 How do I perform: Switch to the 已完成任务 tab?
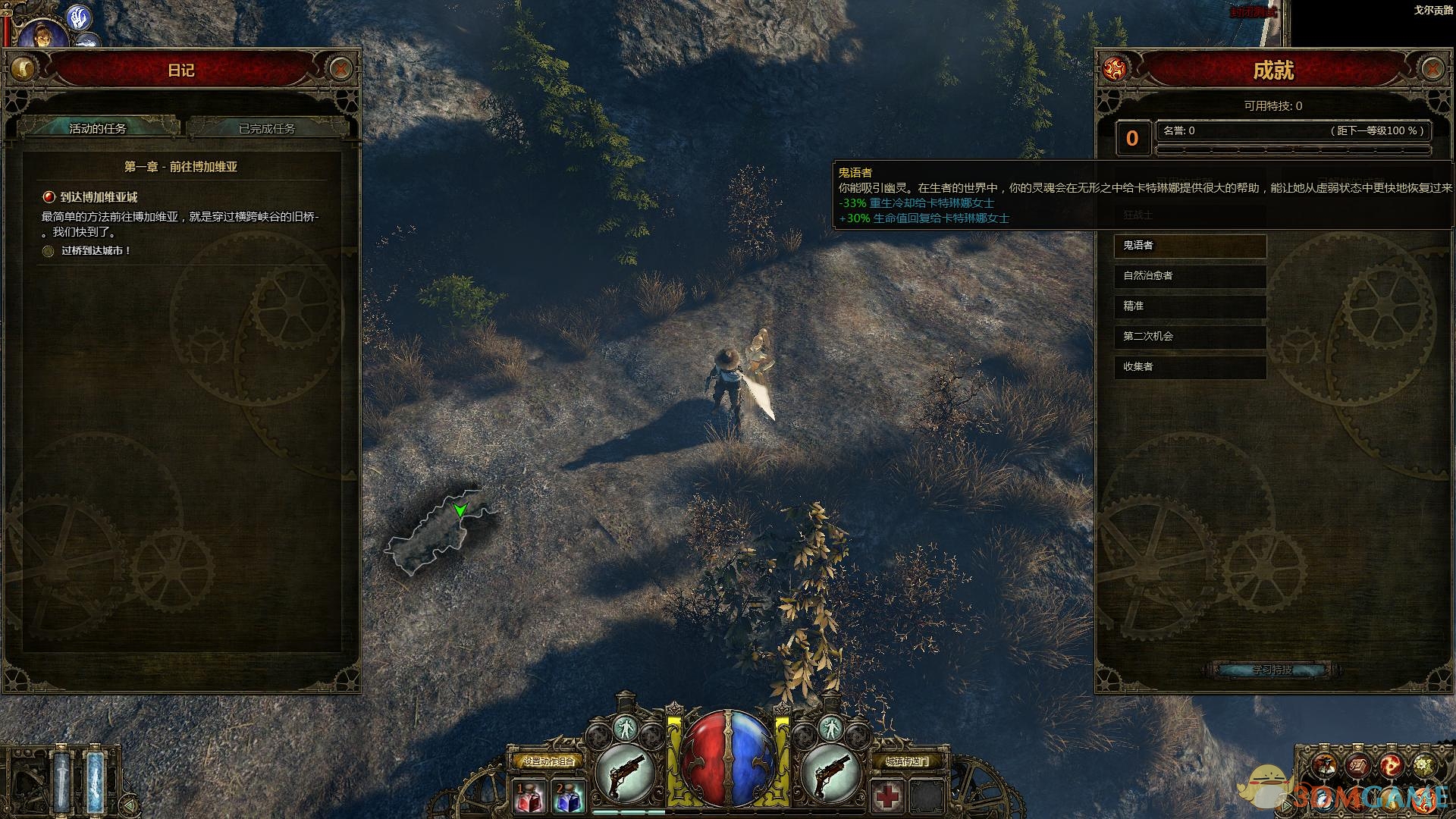coord(267,128)
